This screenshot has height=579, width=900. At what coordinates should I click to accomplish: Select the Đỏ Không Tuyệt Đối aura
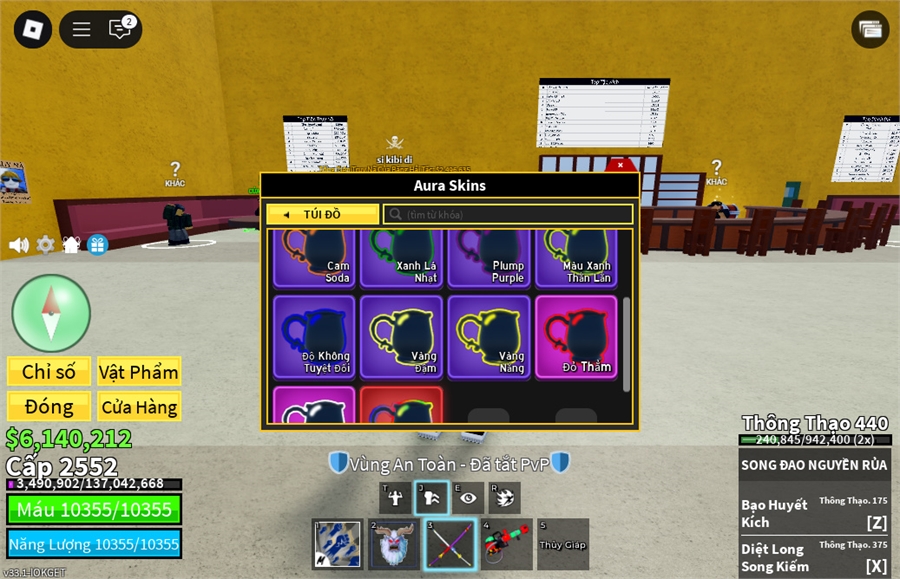(313, 336)
